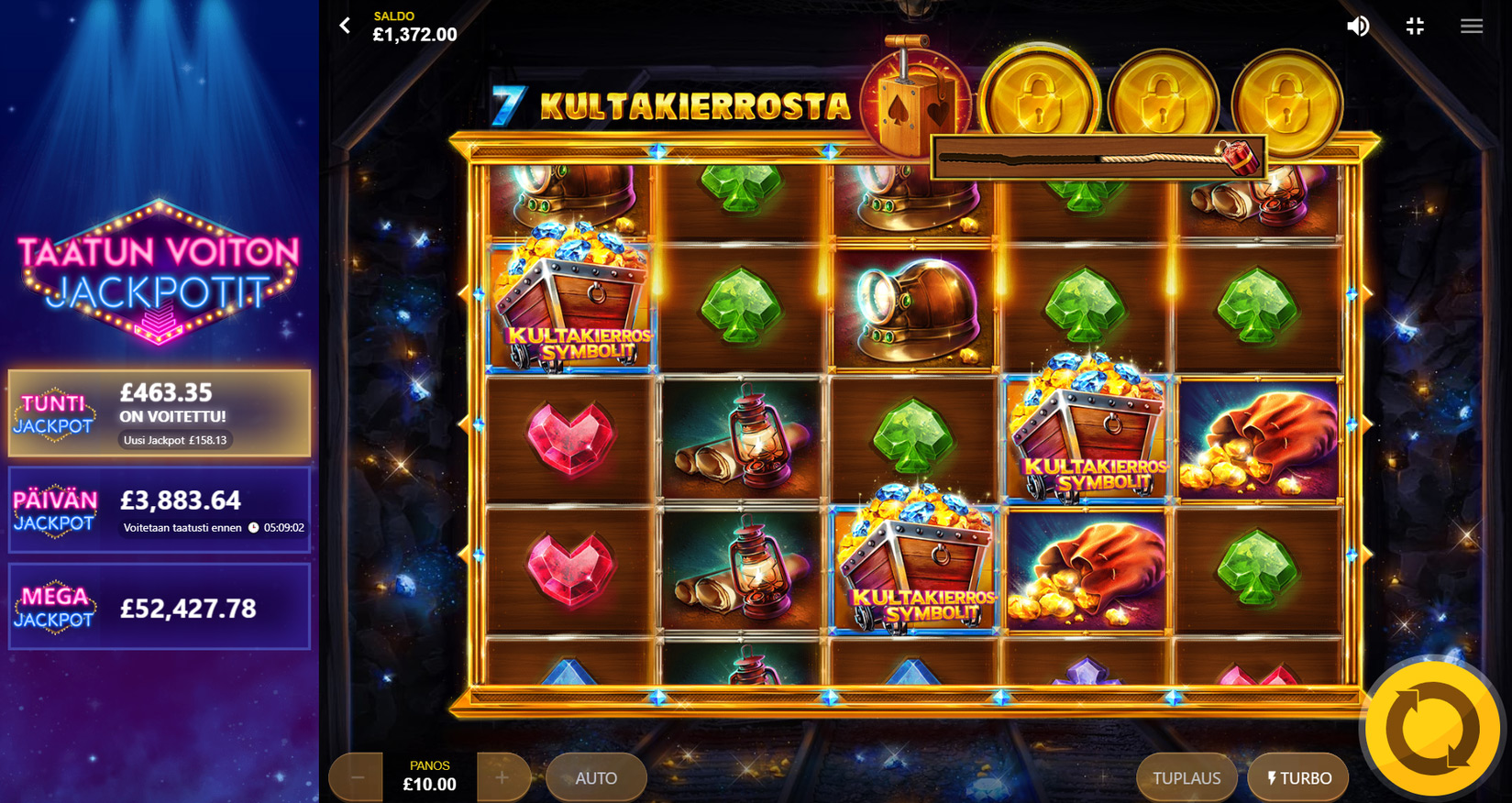Select the Mega Jackpot panel
Viewport: 1512px width, 803px height.
click(x=160, y=605)
